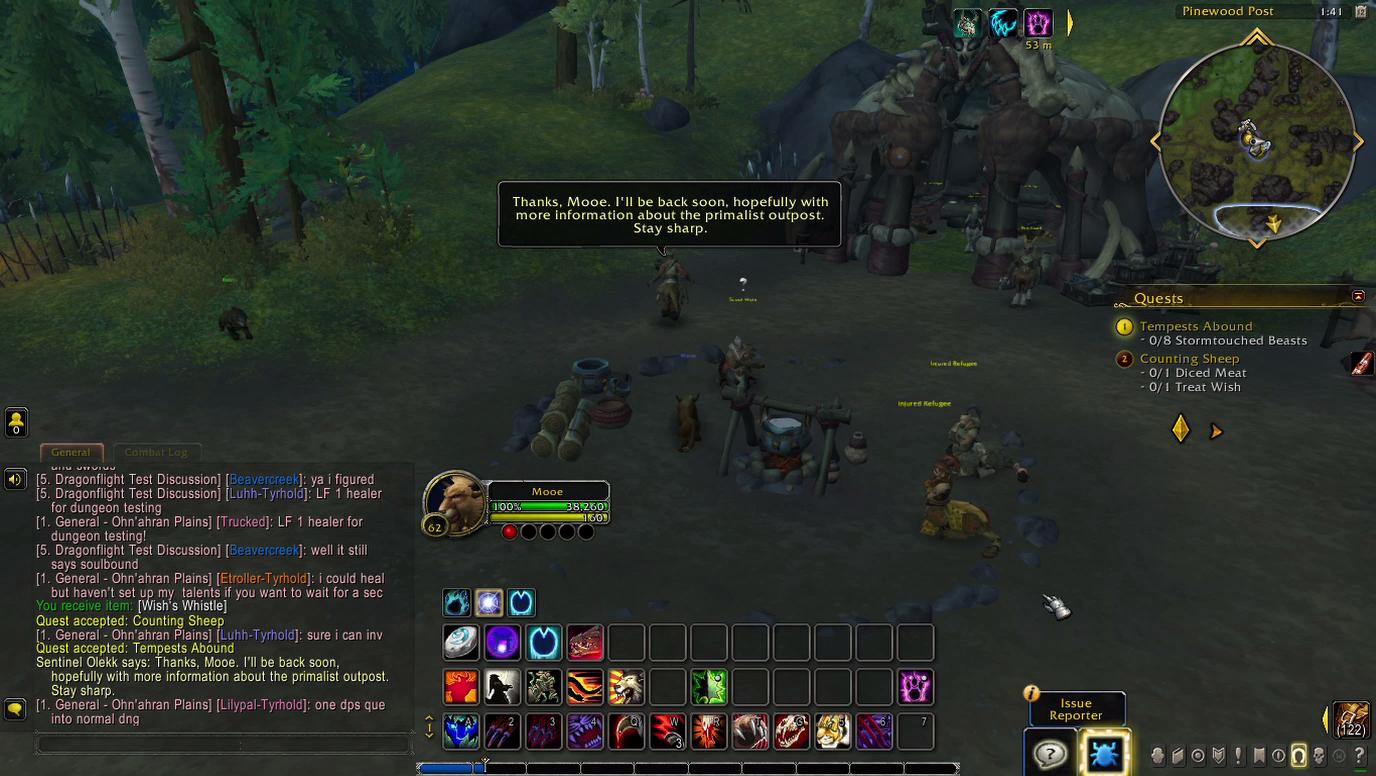The height and width of the screenshot is (776, 1376).
Task: Open the question mark speech bubble button
Action: click(x=1050, y=754)
